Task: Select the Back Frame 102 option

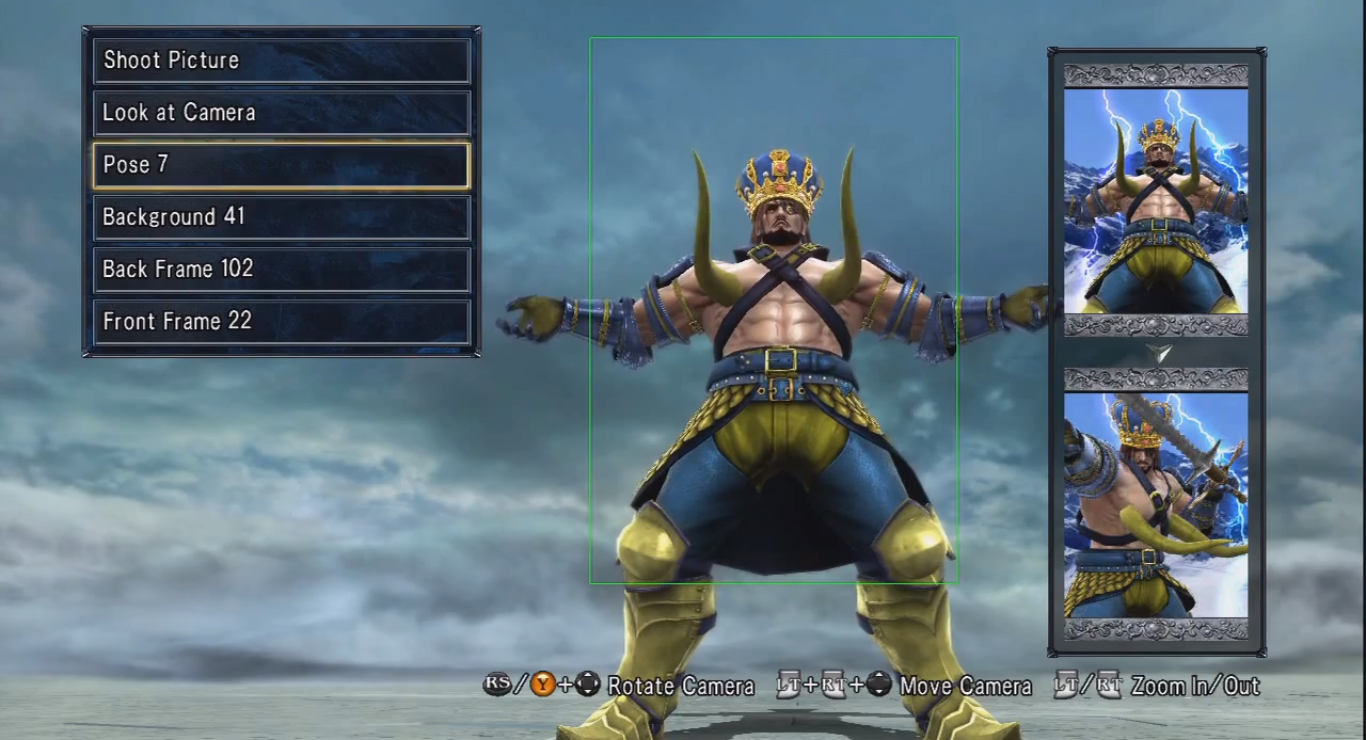Action: (281, 269)
